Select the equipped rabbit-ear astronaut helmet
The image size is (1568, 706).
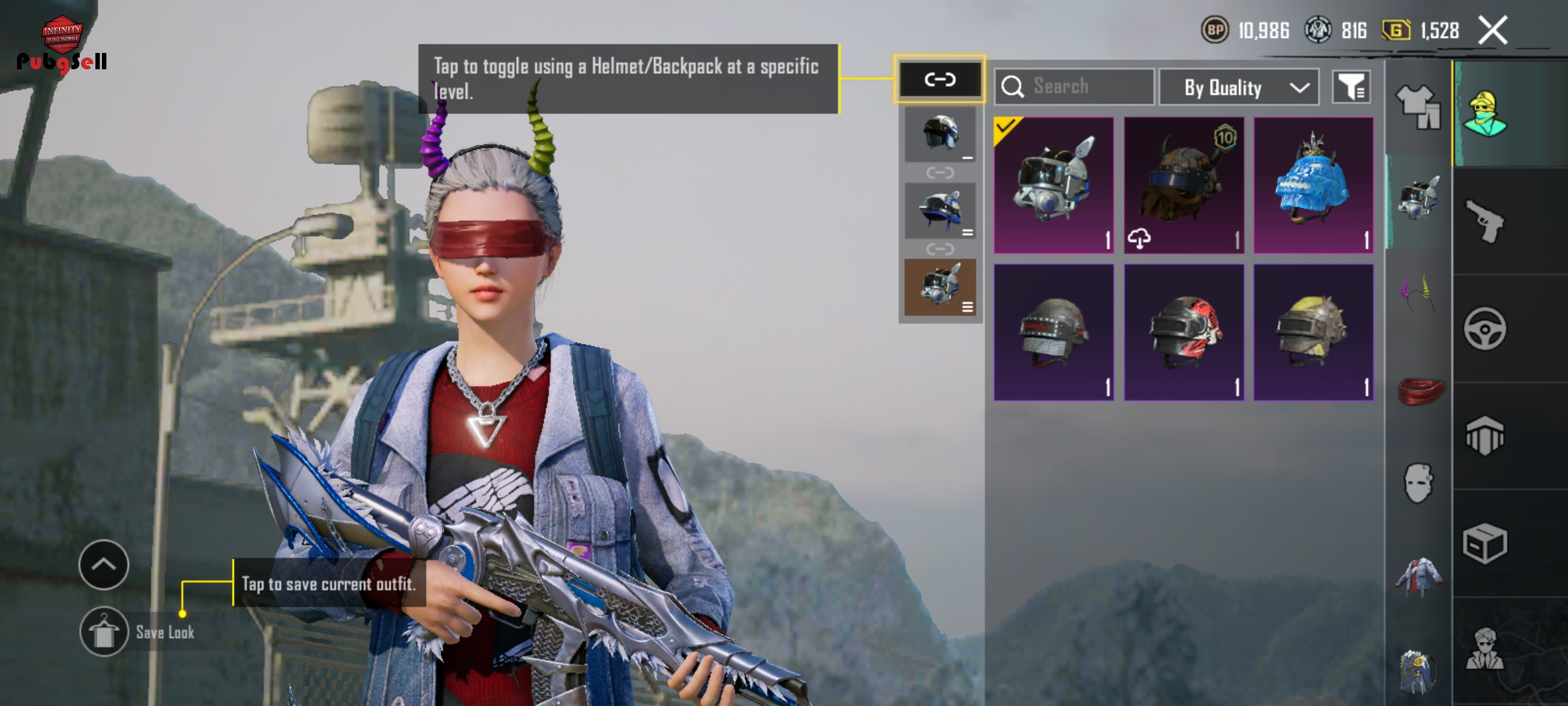pos(1053,185)
